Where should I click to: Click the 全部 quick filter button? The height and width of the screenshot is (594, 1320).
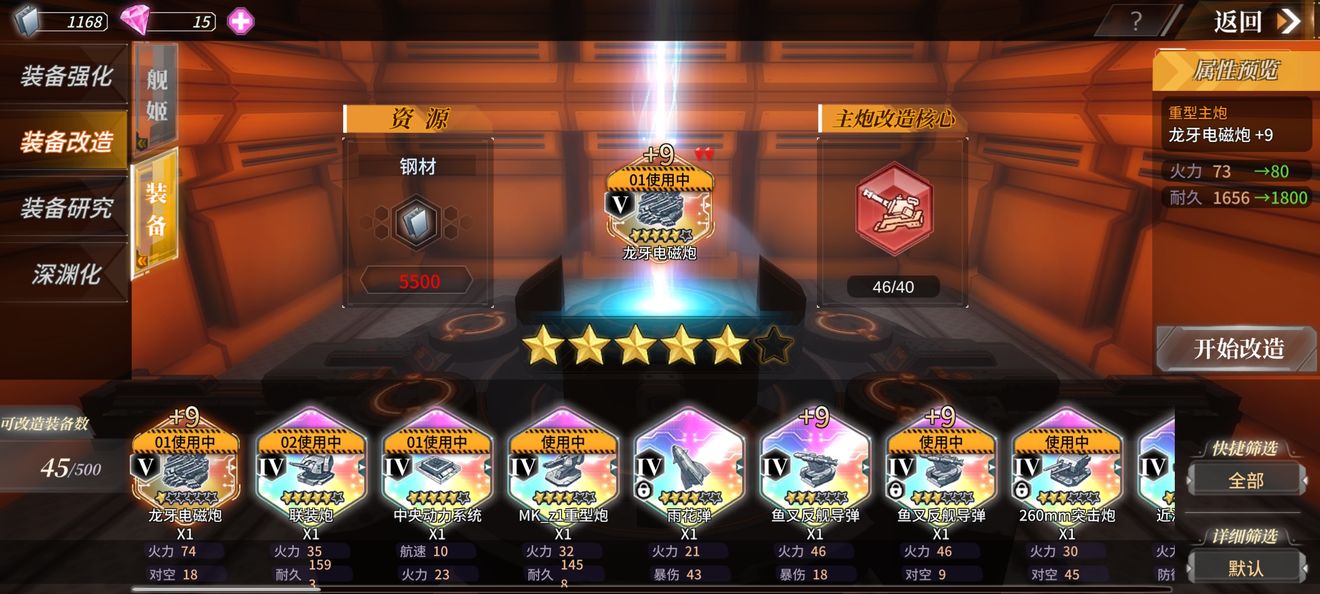1246,480
